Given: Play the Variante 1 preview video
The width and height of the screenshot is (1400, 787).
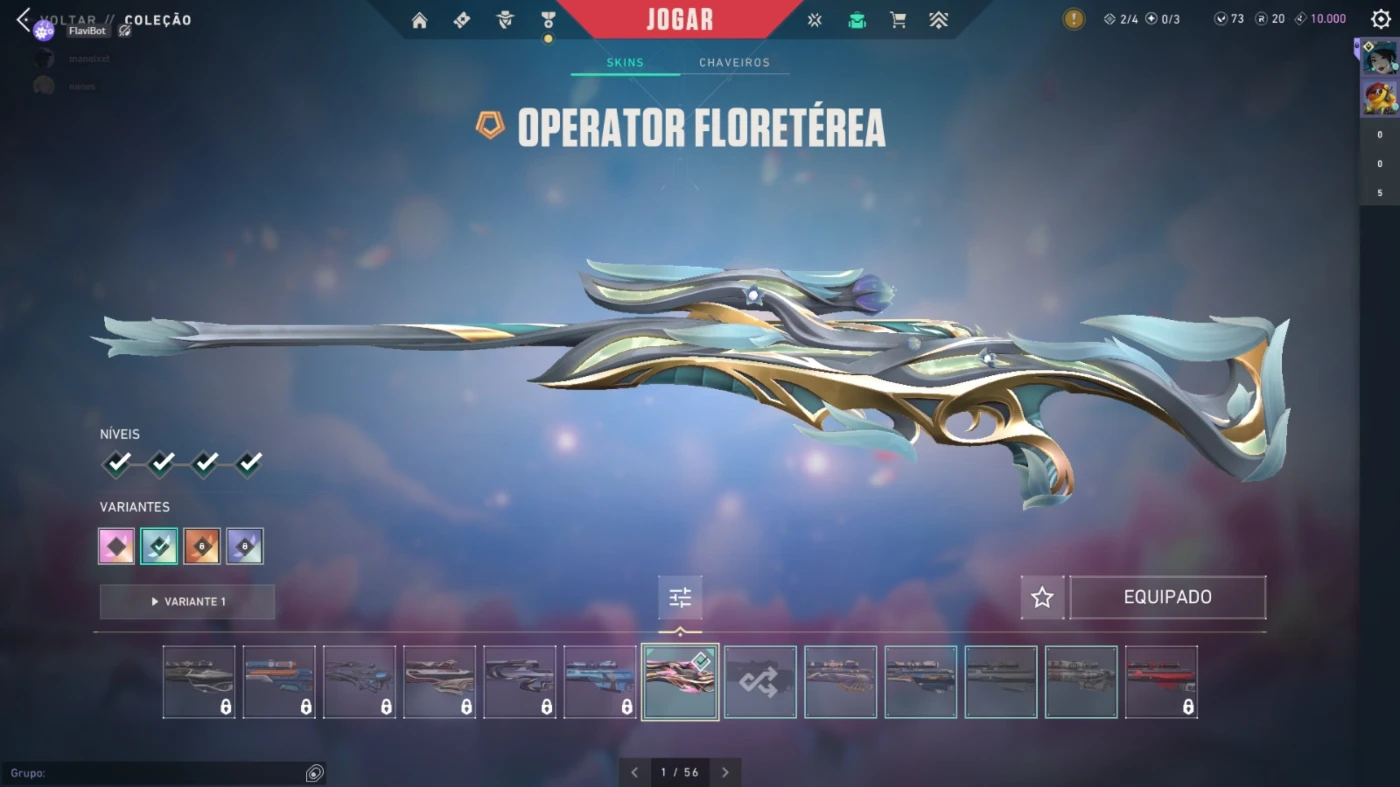Looking at the screenshot, I should (x=187, y=602).
